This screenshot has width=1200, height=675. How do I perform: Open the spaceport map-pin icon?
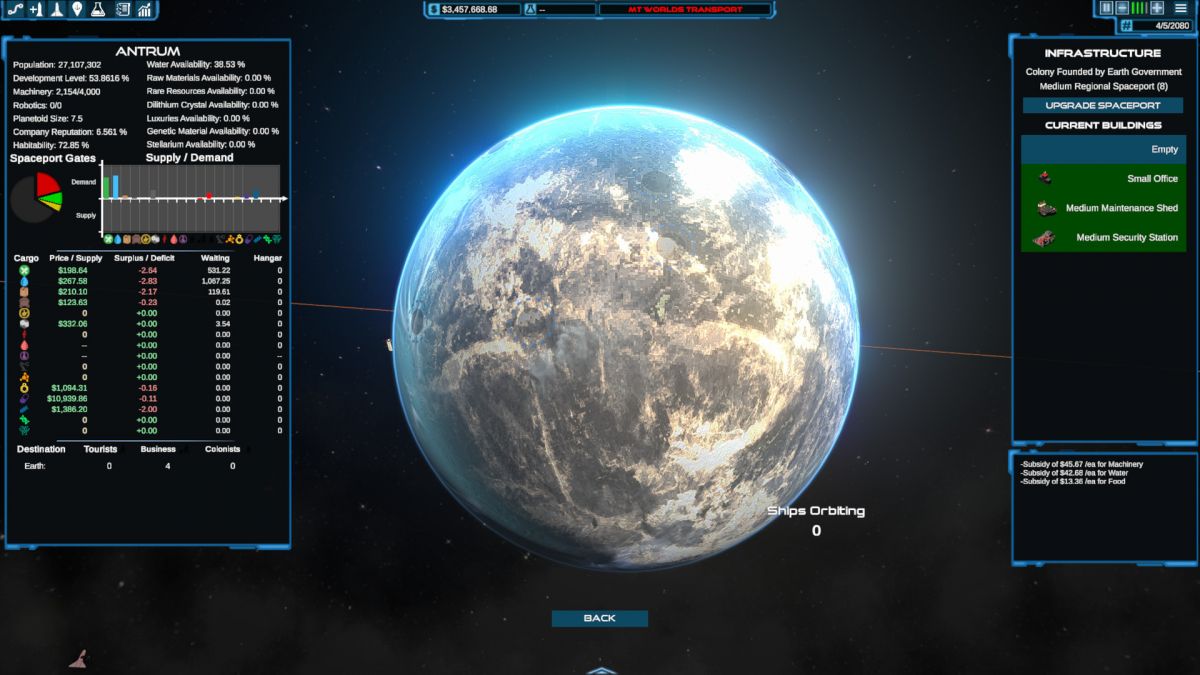[77, 10]
